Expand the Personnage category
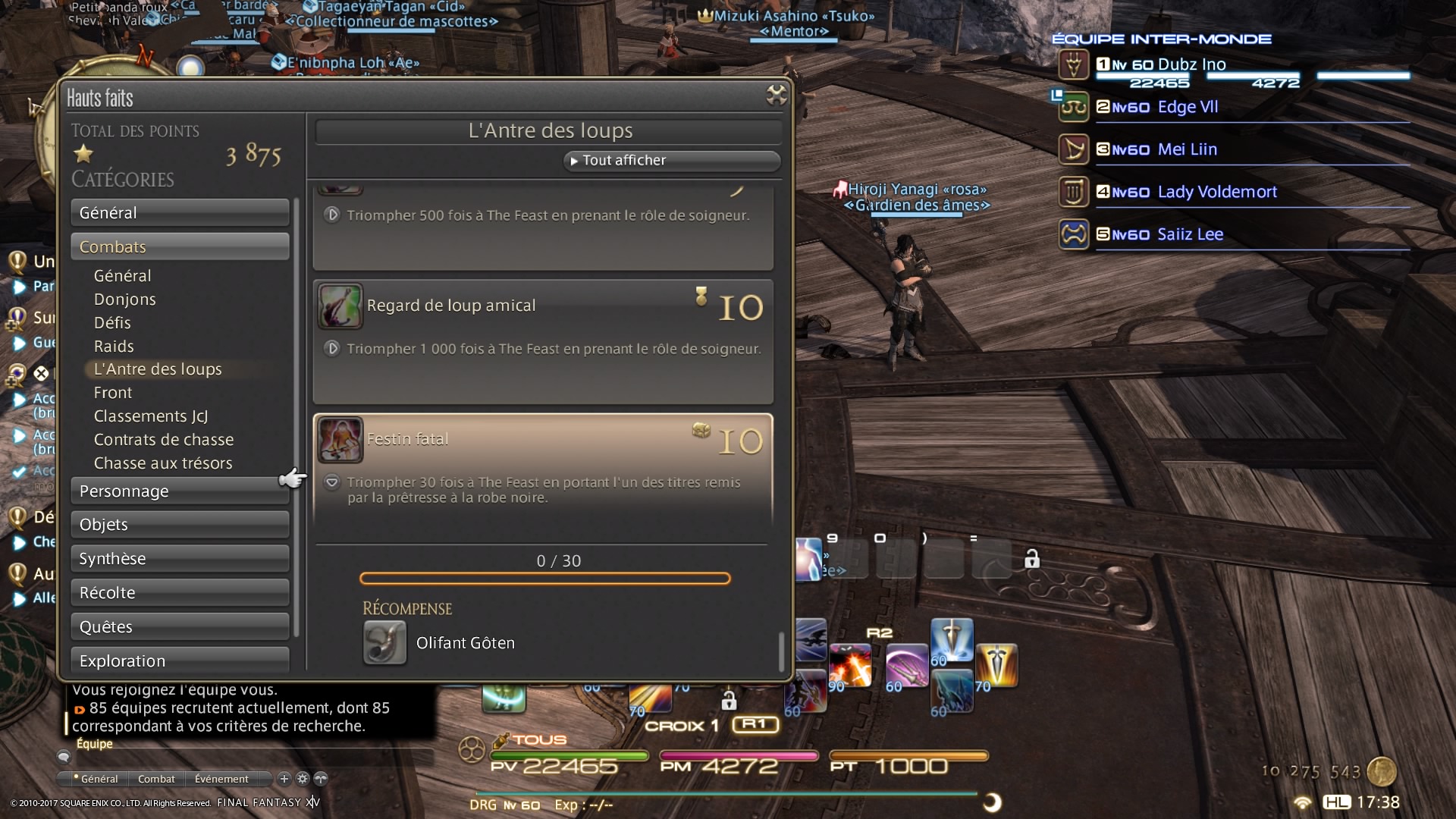Screen dimensions: 1456x819 pos(180,491)
